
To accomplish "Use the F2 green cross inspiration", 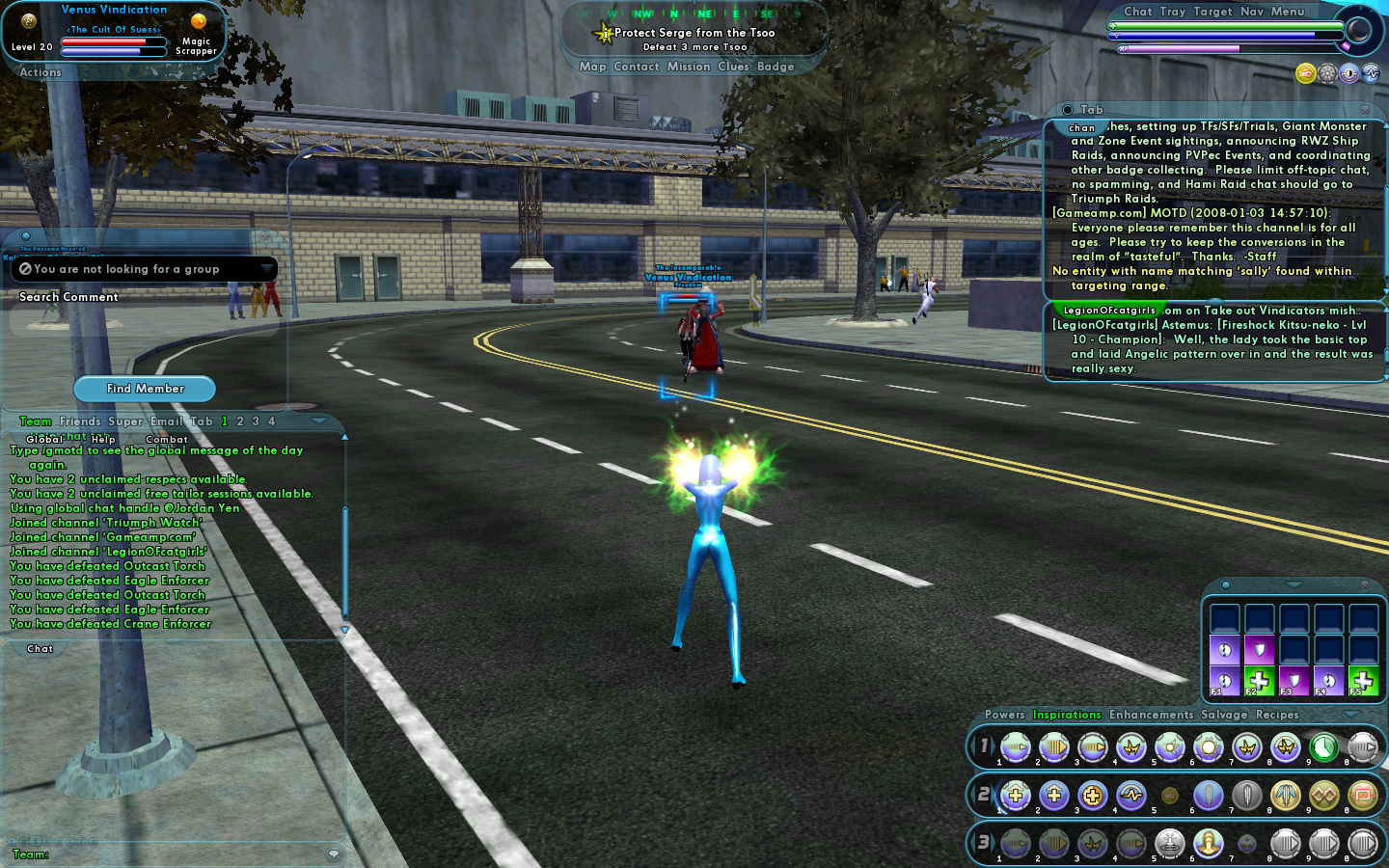I will pos(1259,680).
